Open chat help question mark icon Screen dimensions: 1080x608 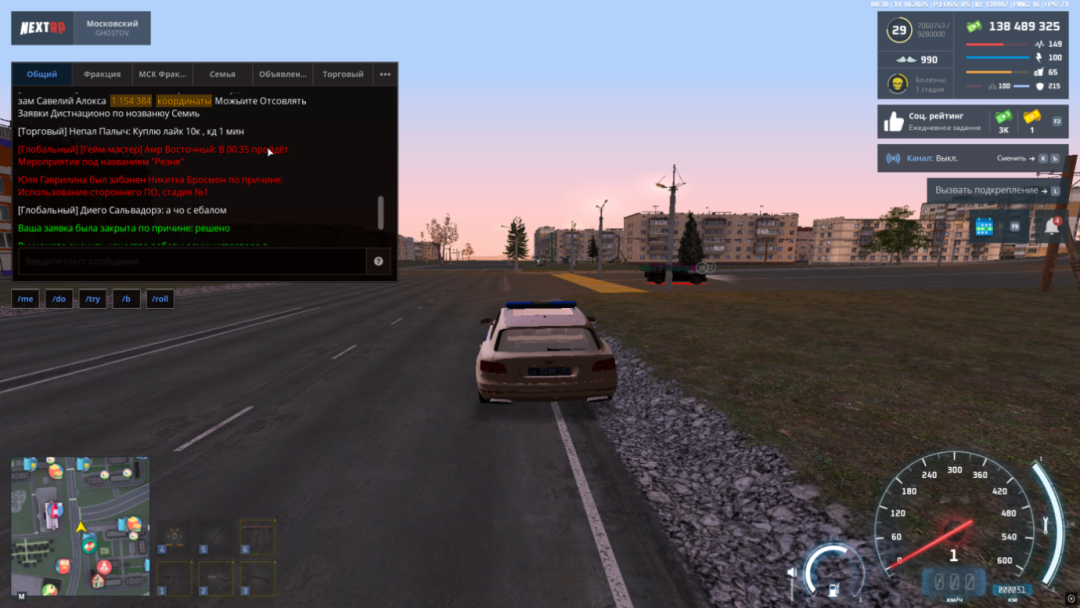click(x=379, y=261)
